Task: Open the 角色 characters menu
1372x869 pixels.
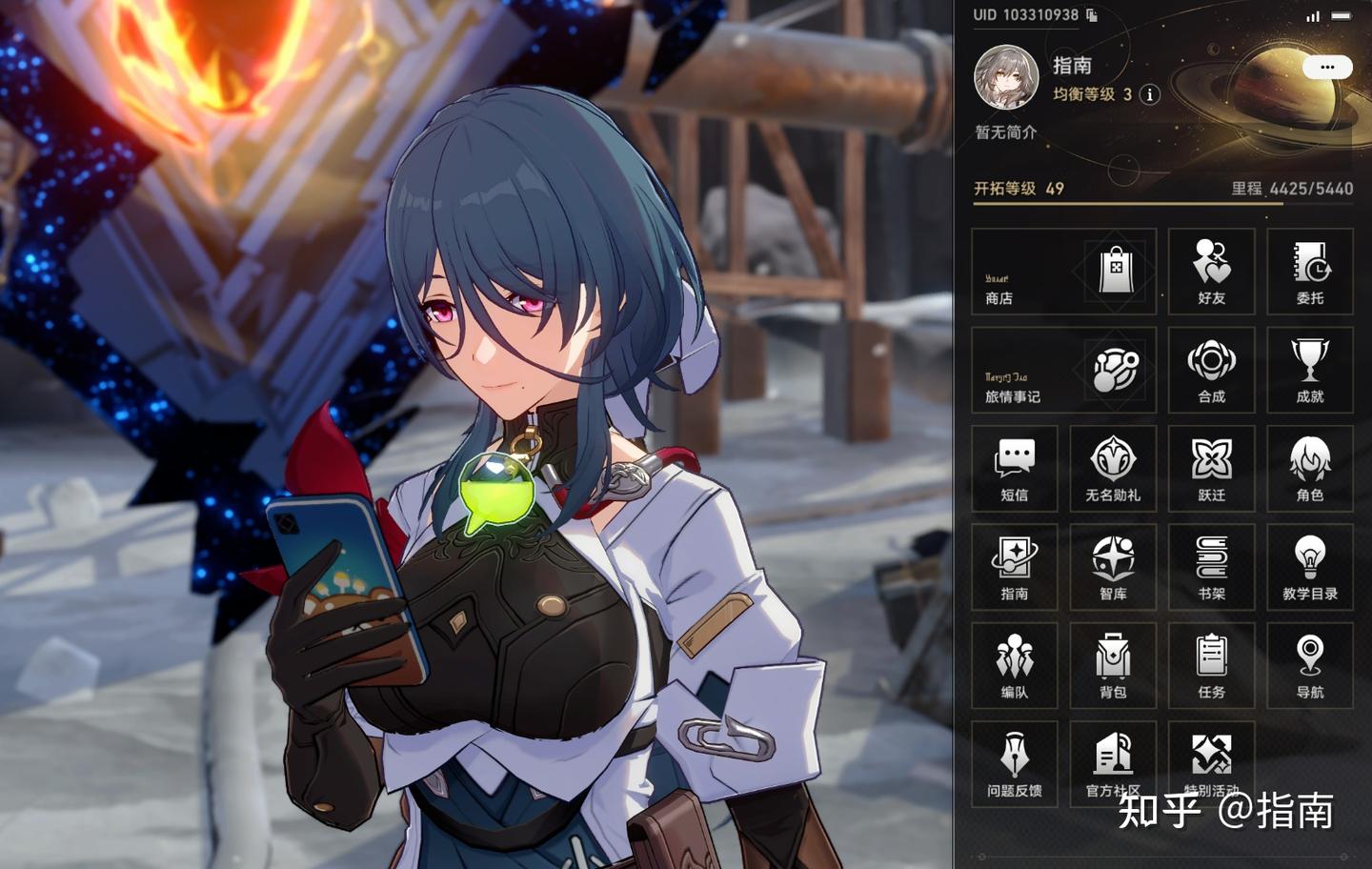Action: click(1310, 468)
